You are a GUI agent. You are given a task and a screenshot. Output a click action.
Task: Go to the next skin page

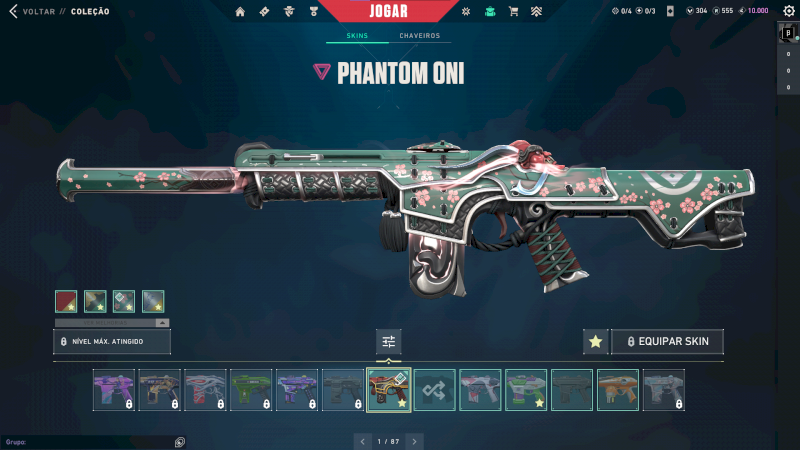point(414,440)
